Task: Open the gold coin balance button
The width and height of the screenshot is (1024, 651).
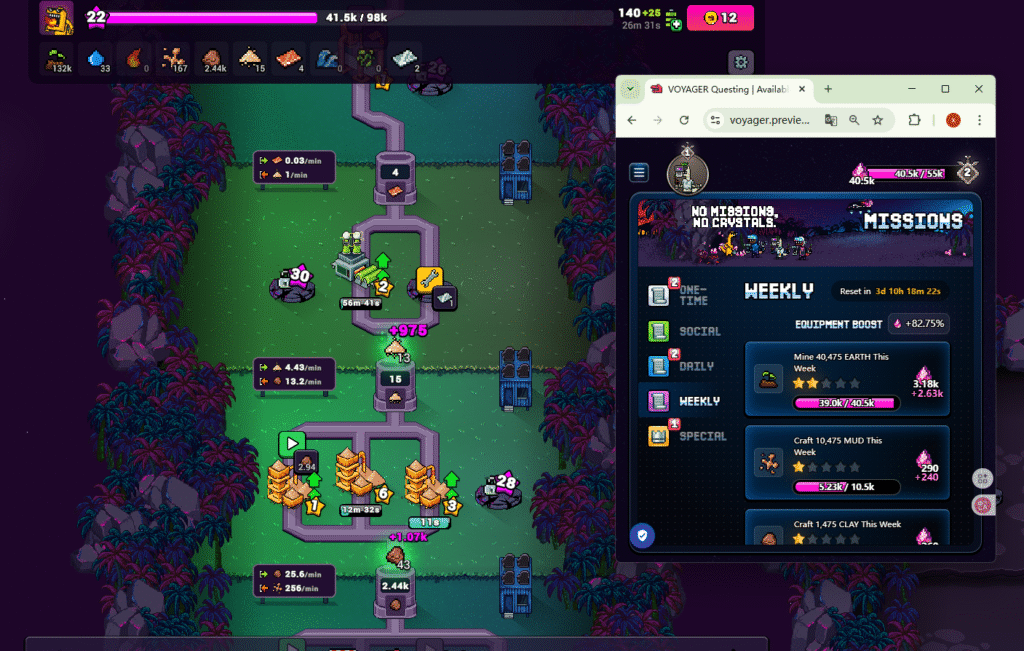Action: (719, 17)
